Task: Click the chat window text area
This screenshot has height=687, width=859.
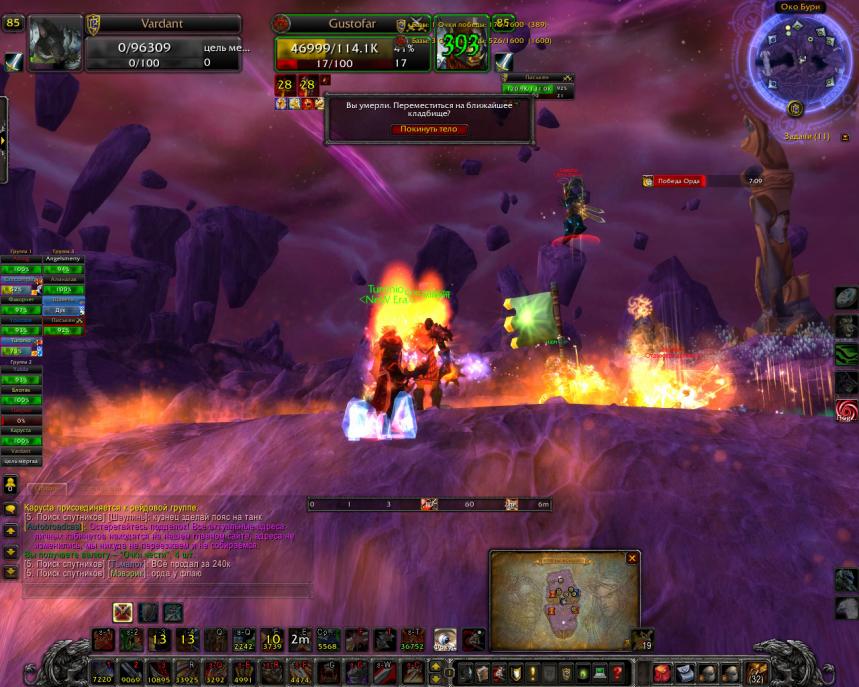Action: 160,540
